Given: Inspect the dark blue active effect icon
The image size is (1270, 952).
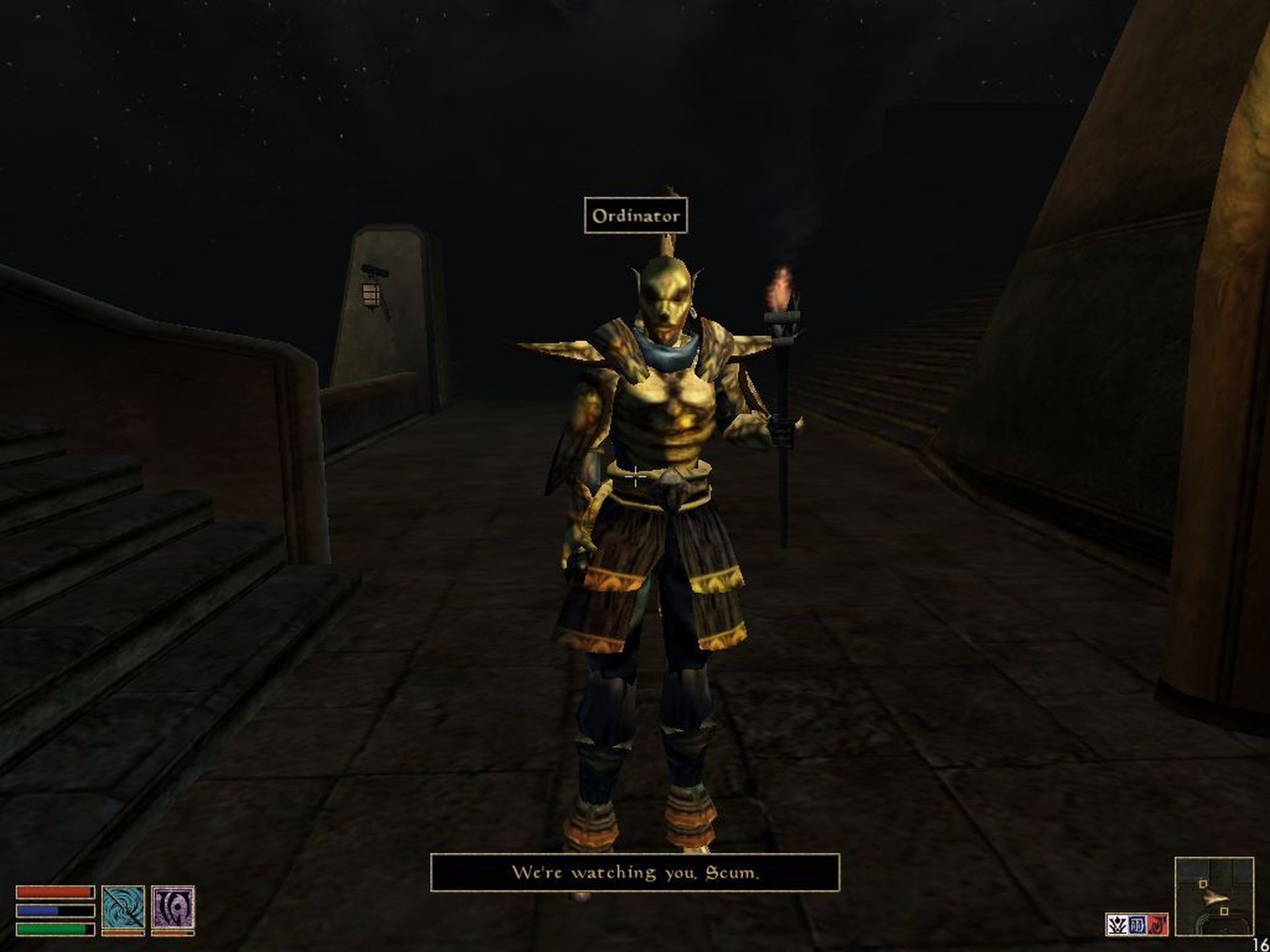Looking at the screenshot, I should (1137, 925).
